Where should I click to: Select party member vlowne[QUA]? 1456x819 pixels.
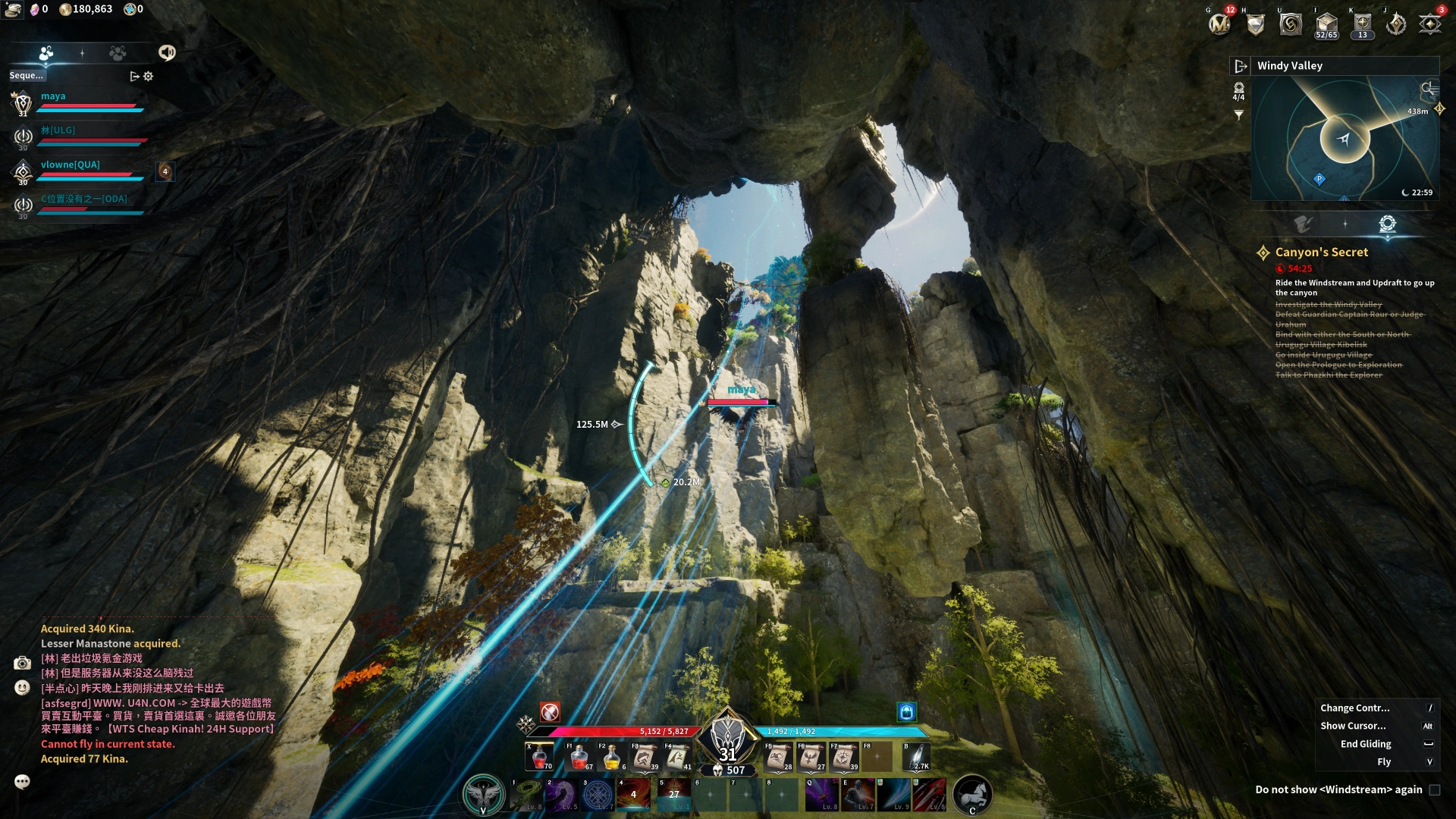70,165
